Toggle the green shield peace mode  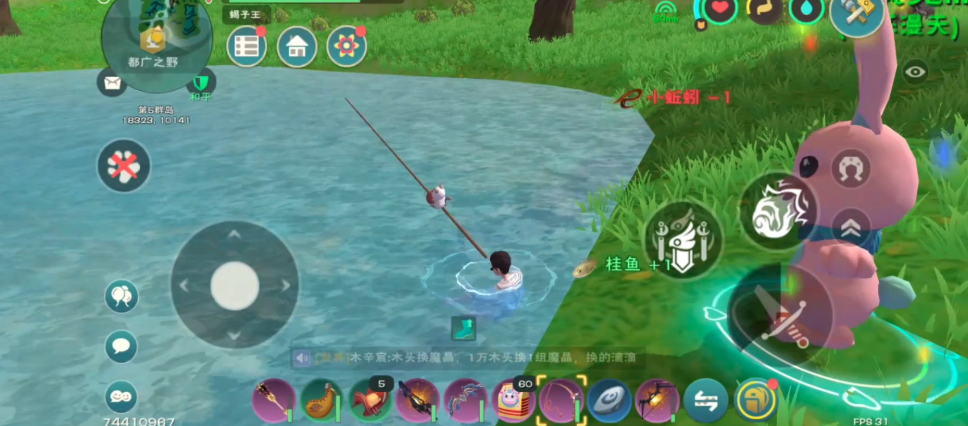click(x=201, y=82)
